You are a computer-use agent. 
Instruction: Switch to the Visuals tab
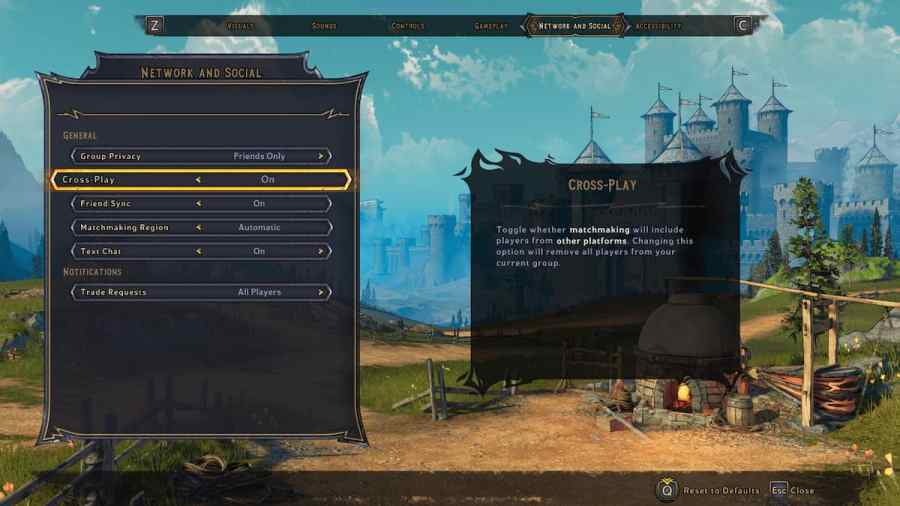(241, 26)
